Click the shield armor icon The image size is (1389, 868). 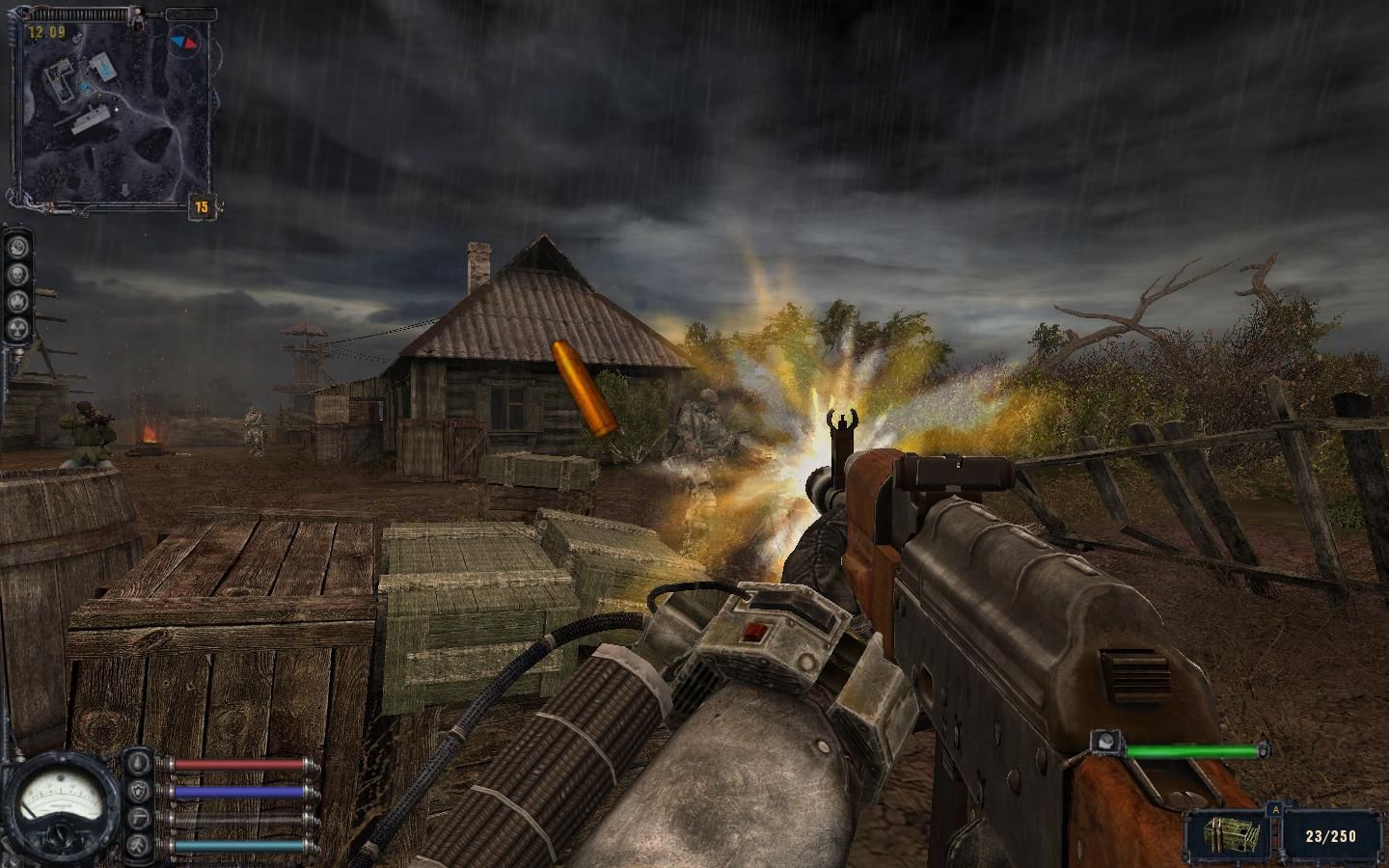point(141,791)
